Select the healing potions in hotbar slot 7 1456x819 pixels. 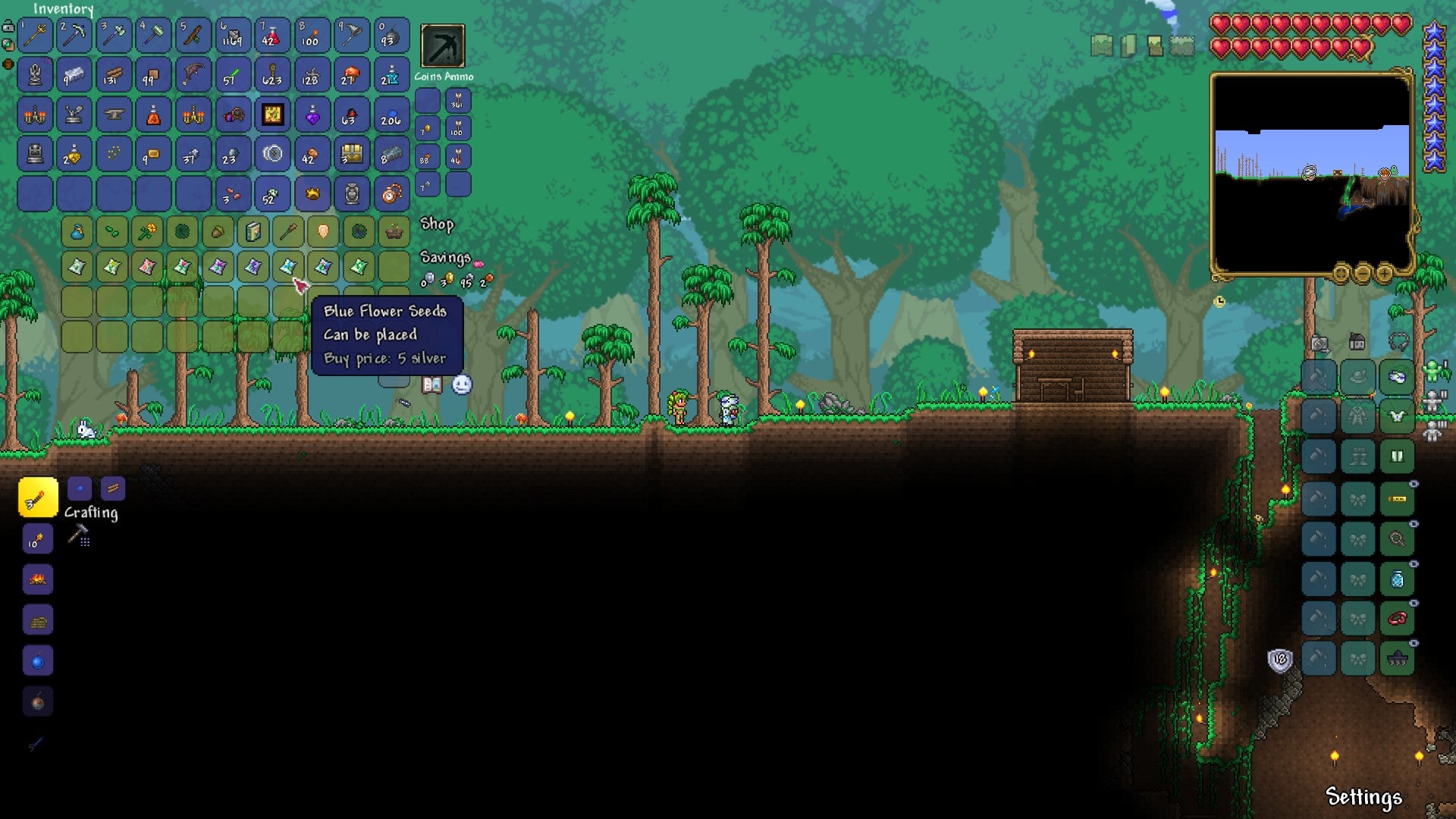click(x=271, y=36)
